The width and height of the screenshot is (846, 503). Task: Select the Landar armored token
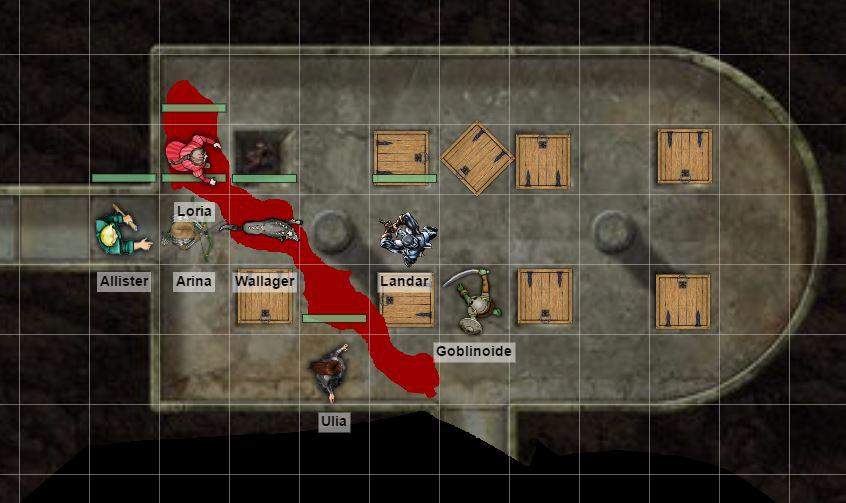tap(408, 236)
